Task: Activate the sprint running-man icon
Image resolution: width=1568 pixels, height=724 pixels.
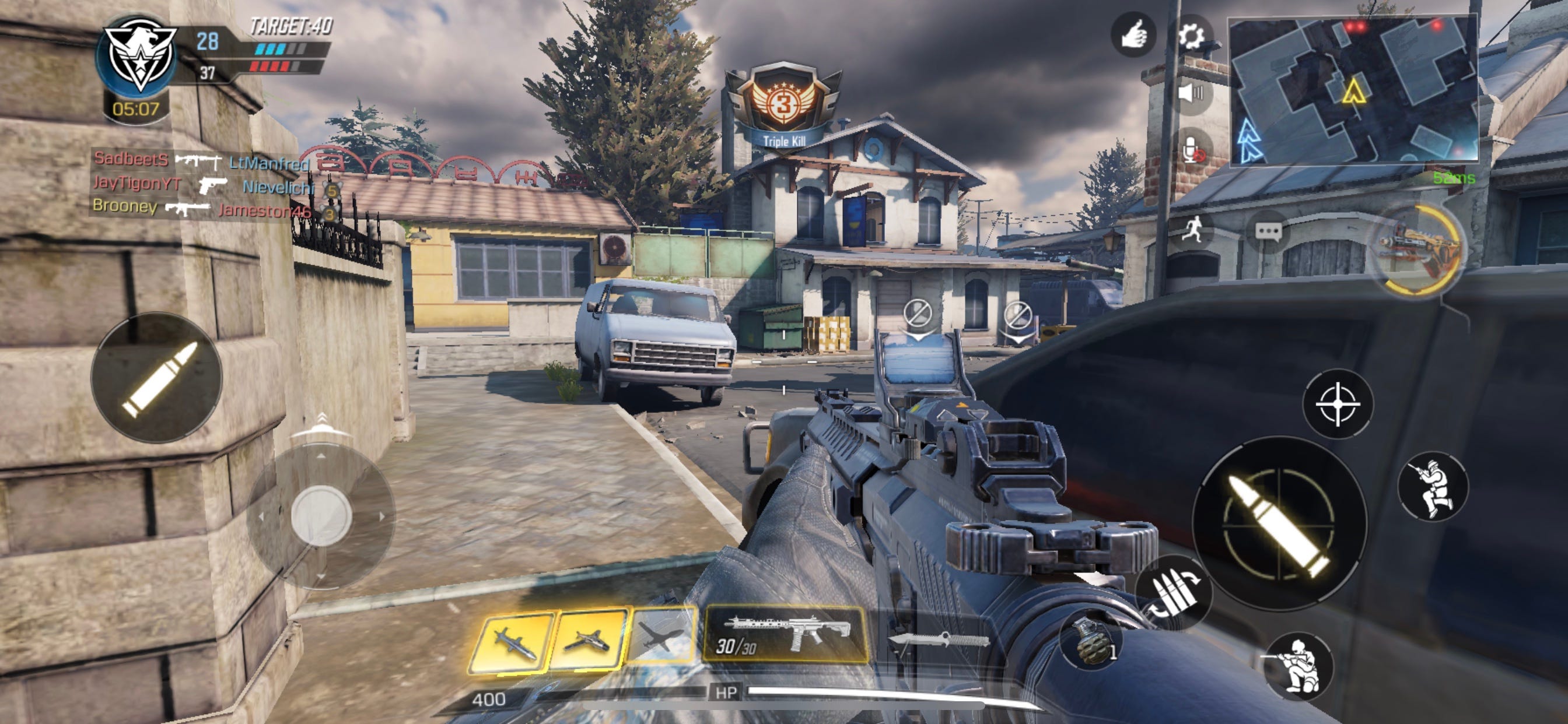Action: [x=1192, y=230]
